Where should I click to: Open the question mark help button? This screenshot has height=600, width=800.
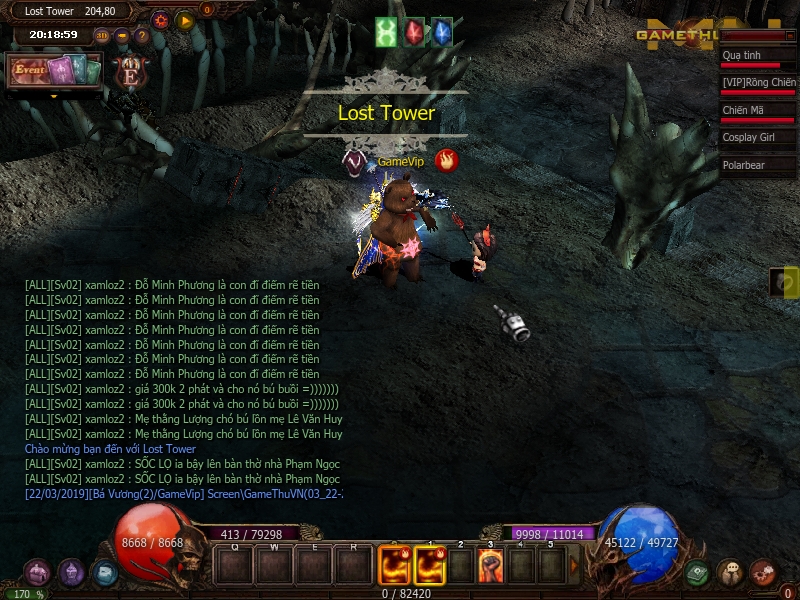click(x=142, y=36)
